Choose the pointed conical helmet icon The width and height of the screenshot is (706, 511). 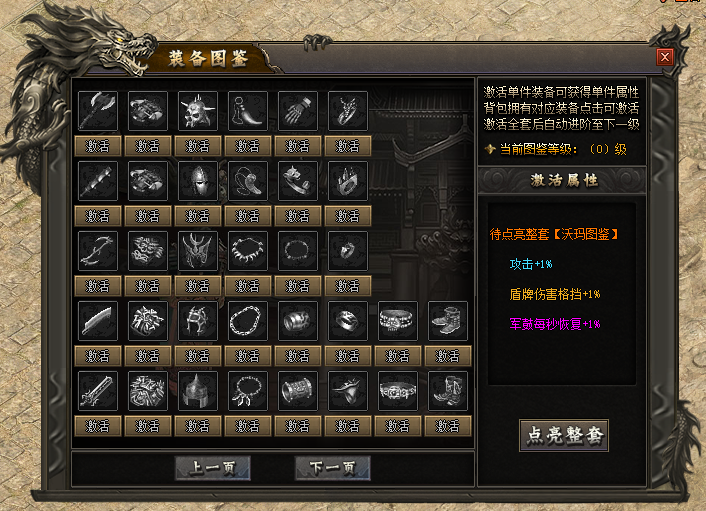click(198, 390)
